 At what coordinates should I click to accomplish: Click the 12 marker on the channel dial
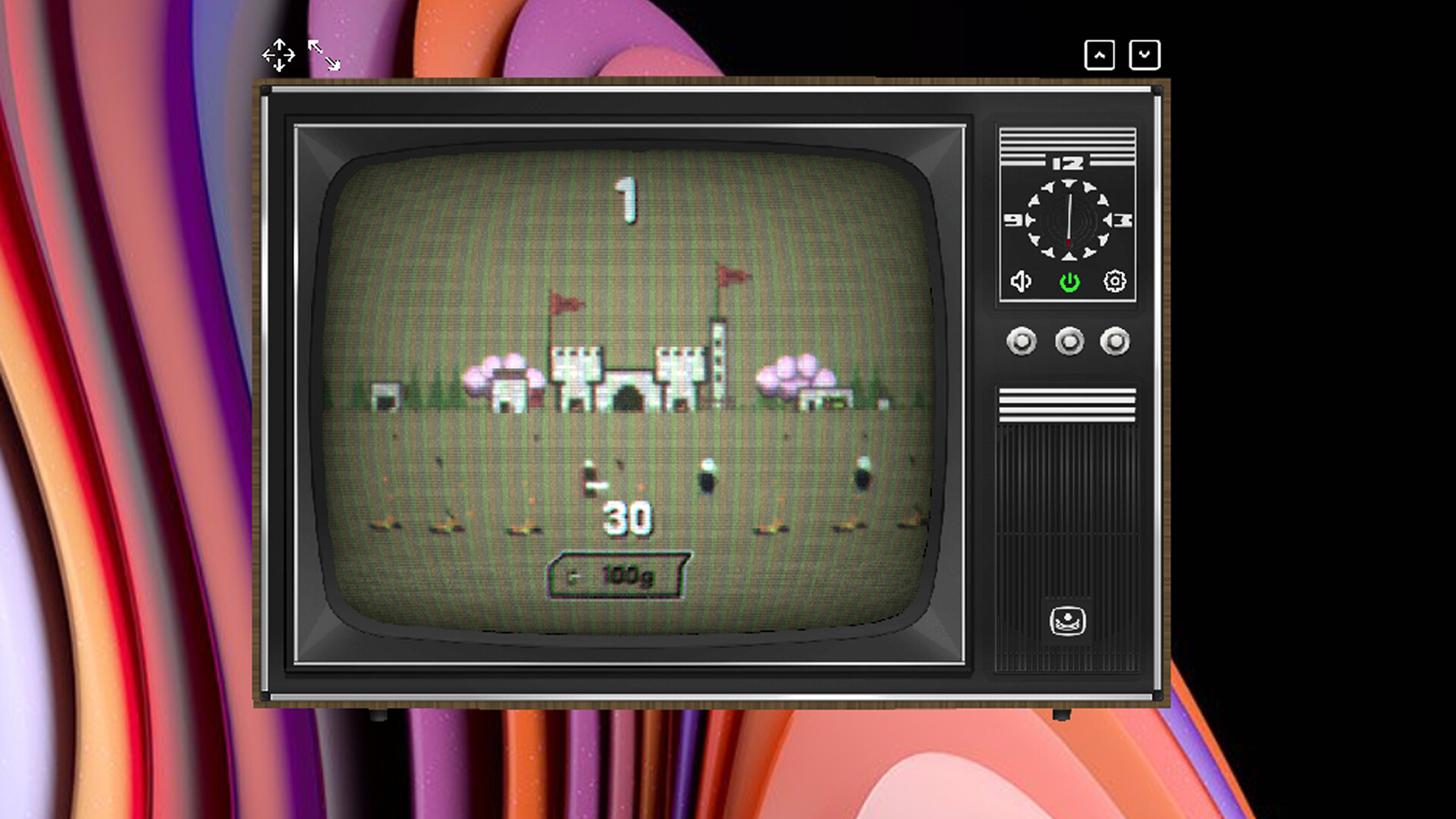pyautogui.click(x=1067, y=162)
